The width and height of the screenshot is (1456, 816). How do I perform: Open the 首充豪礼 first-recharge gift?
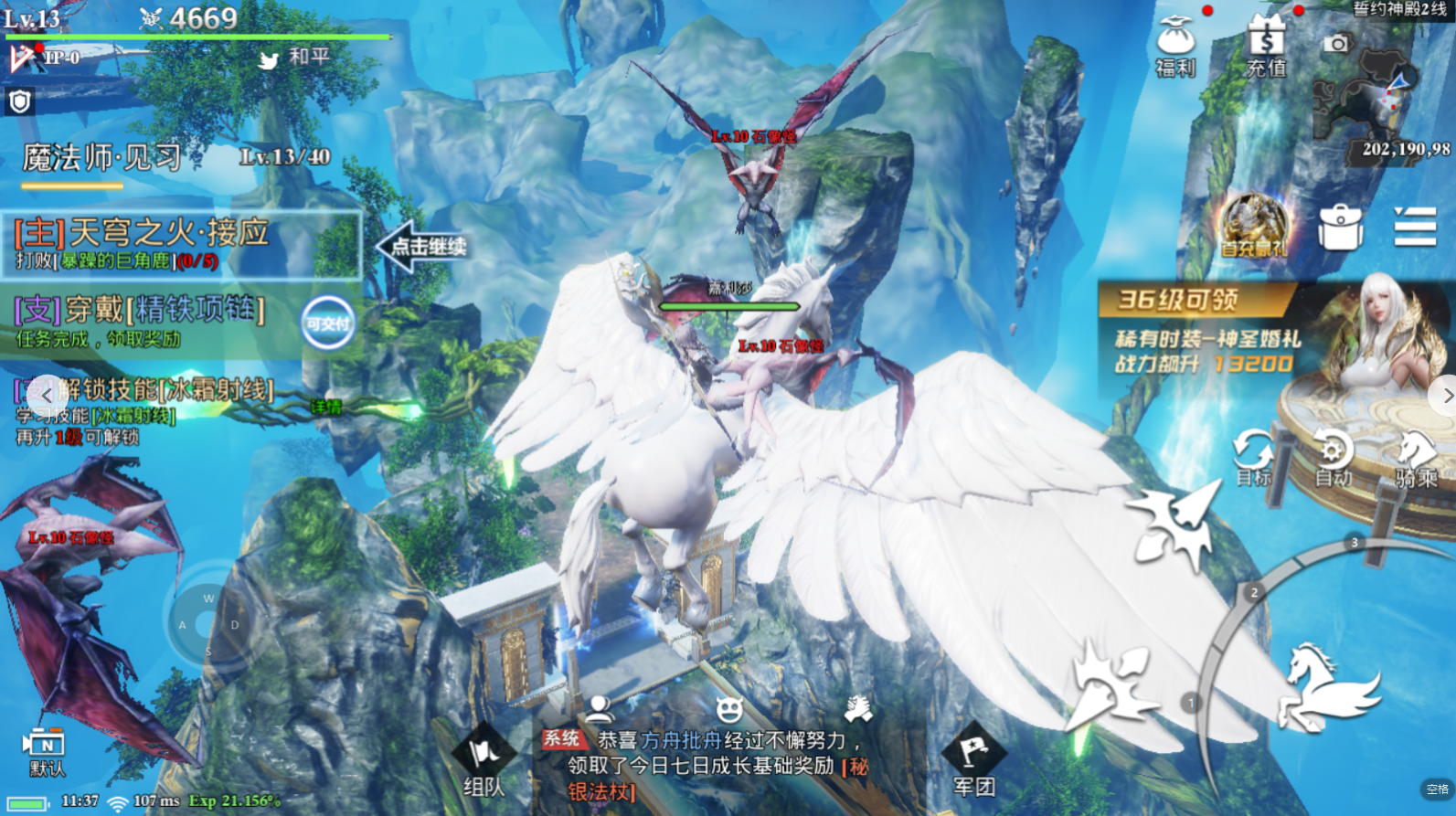[x=1254, y=226]
